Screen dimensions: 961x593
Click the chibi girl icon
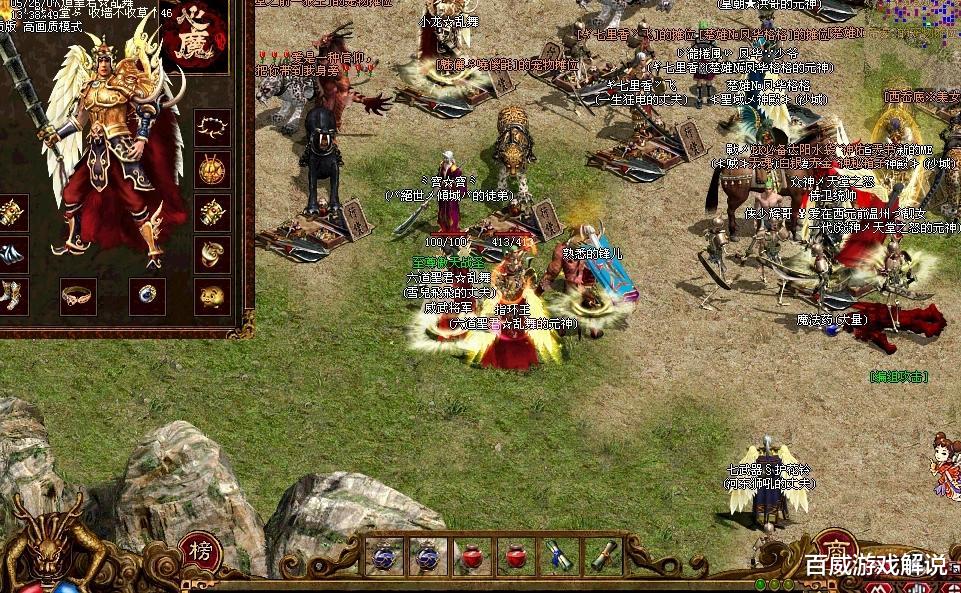pyautogui.click(x=945, y=464)
